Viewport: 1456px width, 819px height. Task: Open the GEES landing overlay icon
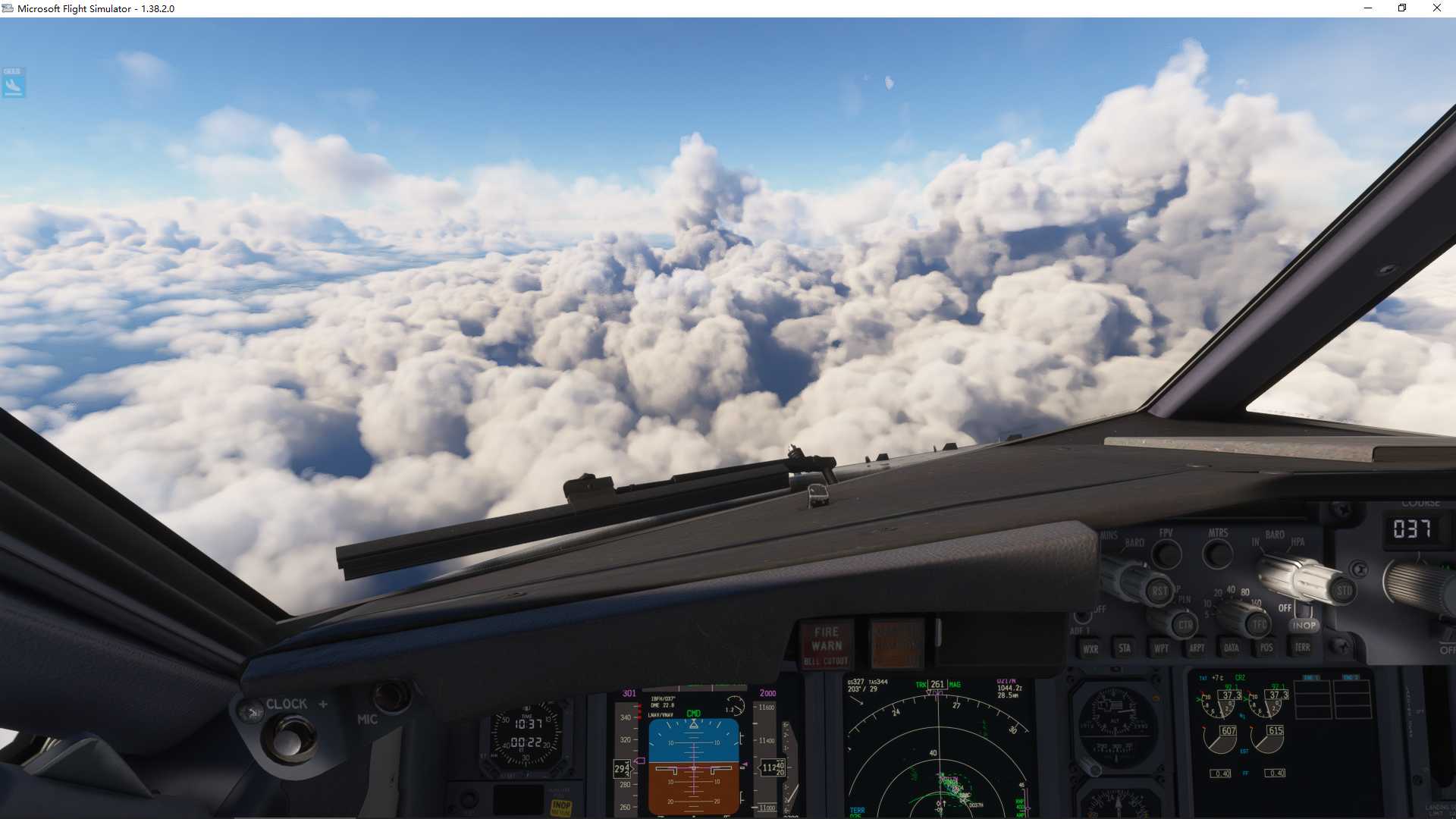tap(14, 83)
